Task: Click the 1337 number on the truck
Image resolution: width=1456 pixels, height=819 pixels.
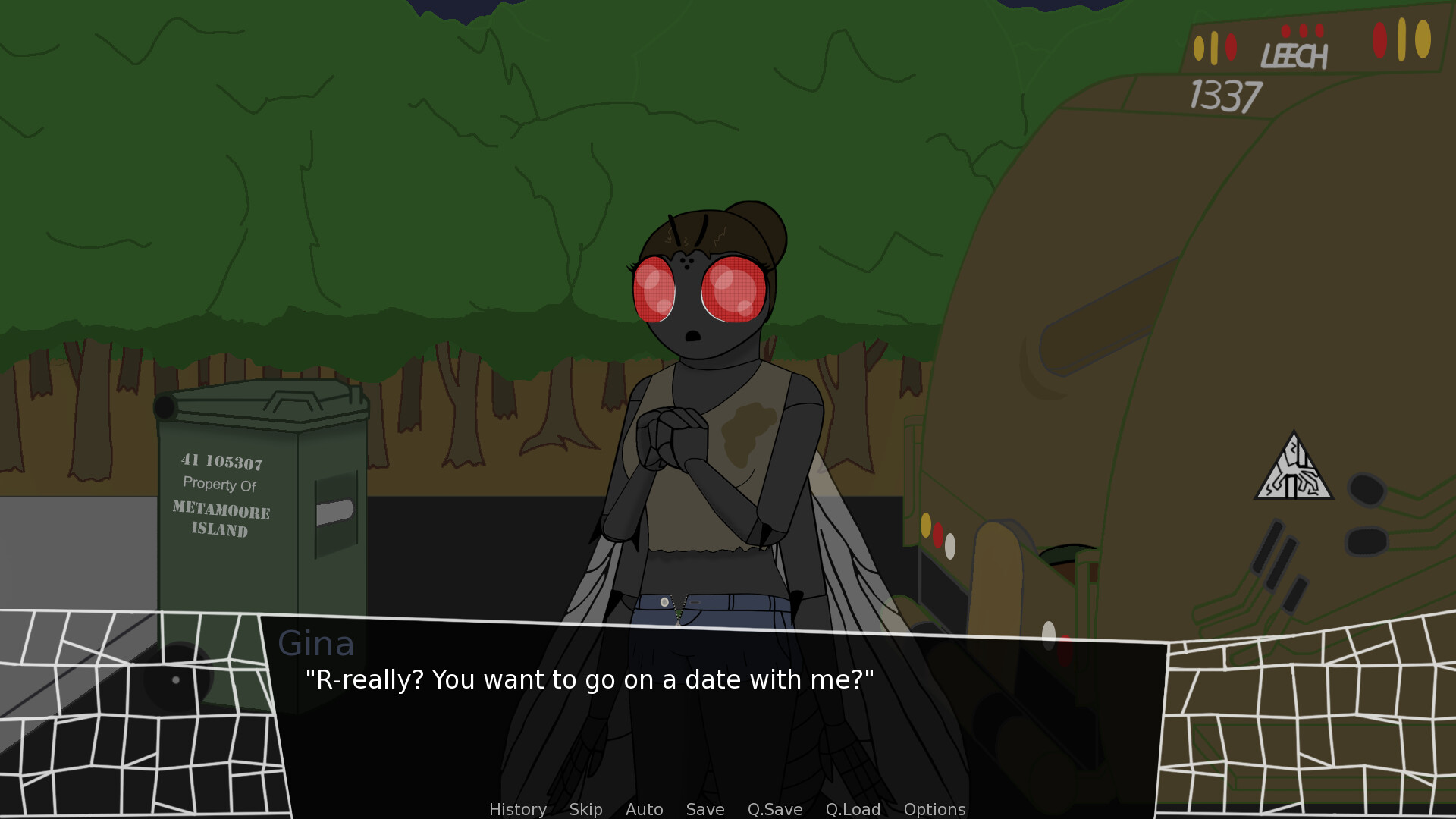Action: pos(1223,93)
